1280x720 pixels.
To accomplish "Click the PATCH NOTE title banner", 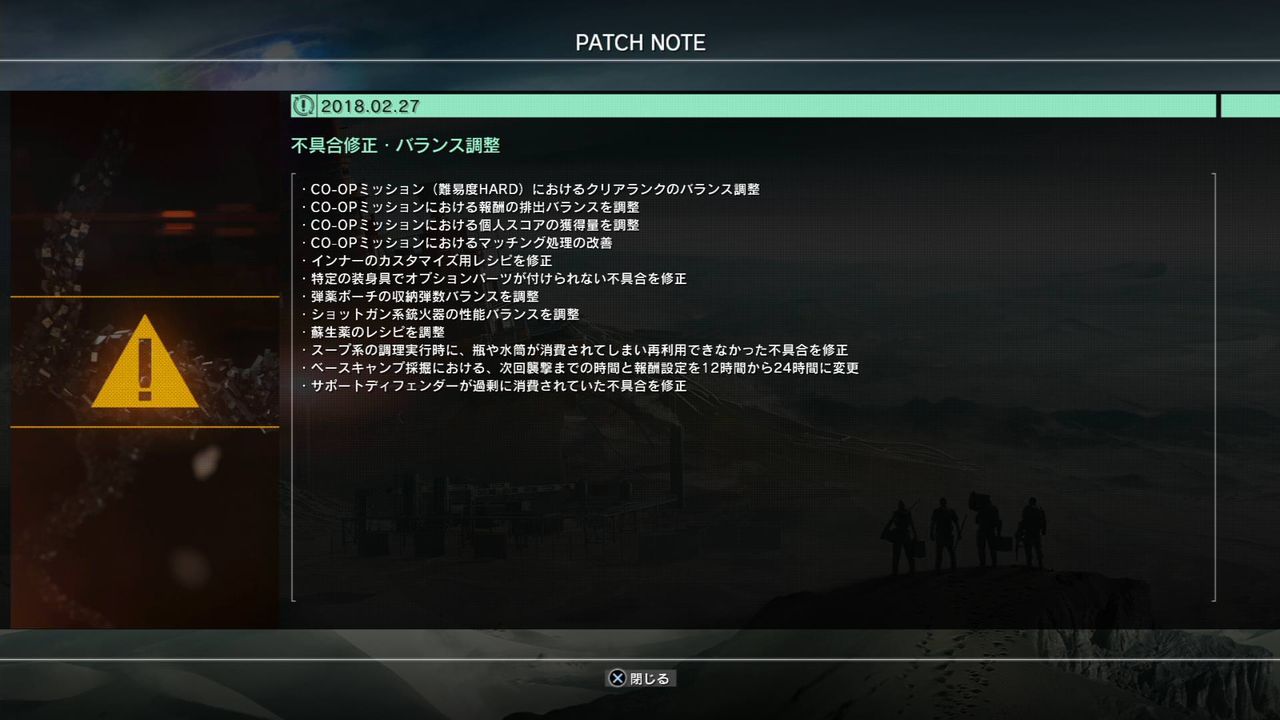I will coord(640,43).
